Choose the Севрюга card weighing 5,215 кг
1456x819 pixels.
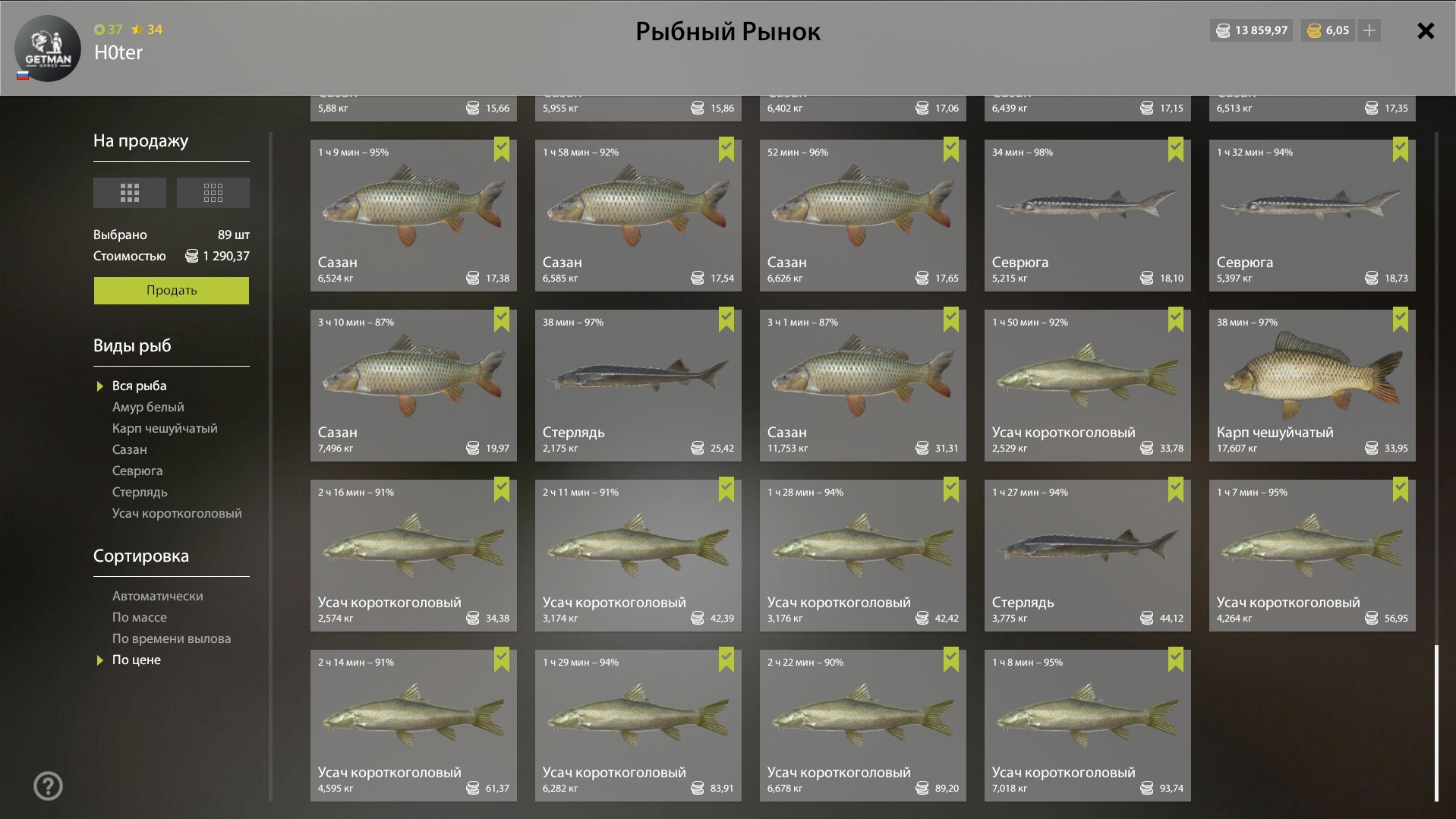pos(1087,215)
